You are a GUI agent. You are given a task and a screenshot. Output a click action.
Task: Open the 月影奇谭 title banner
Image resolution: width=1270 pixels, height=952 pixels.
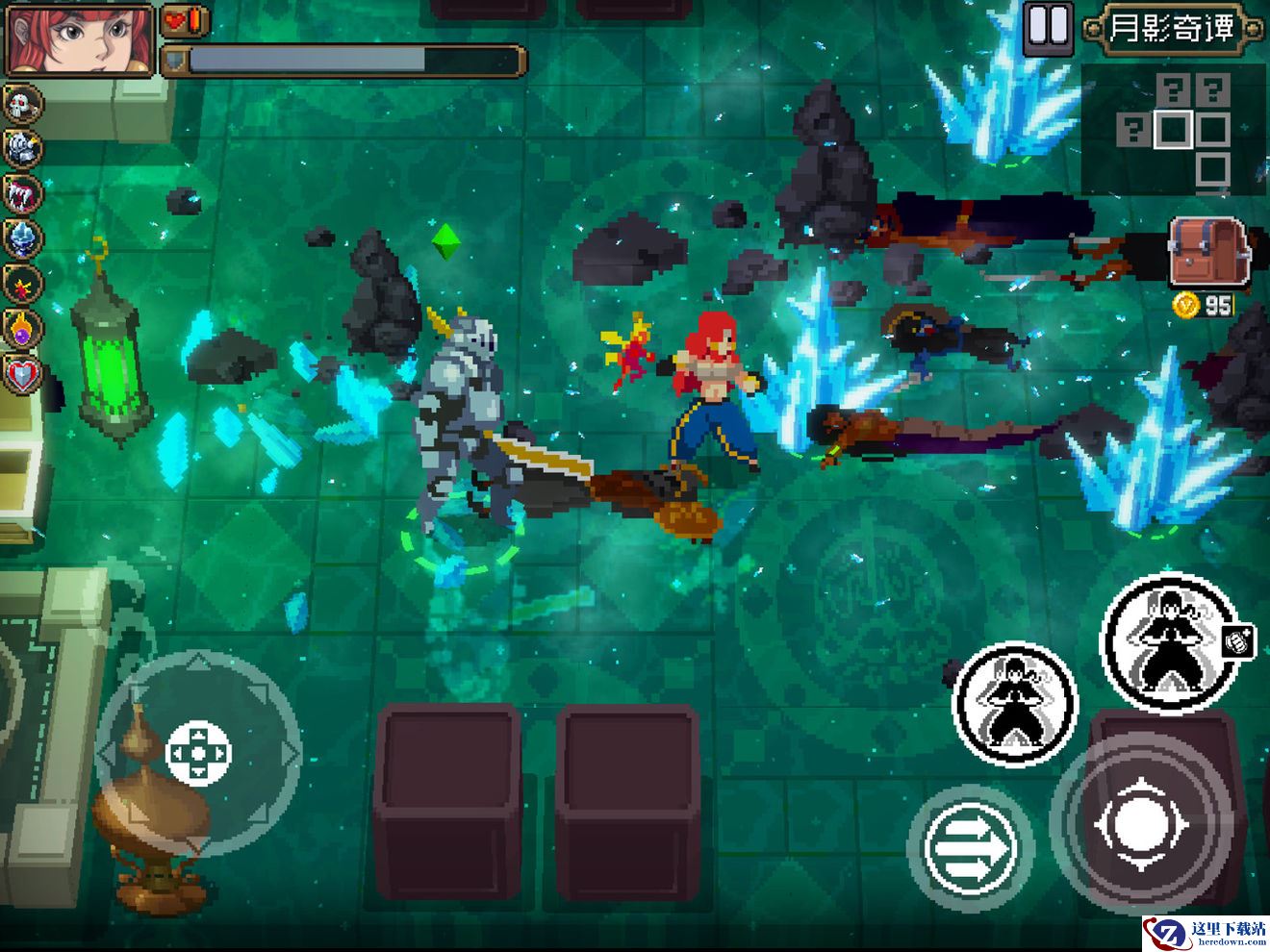(1172, 28)
